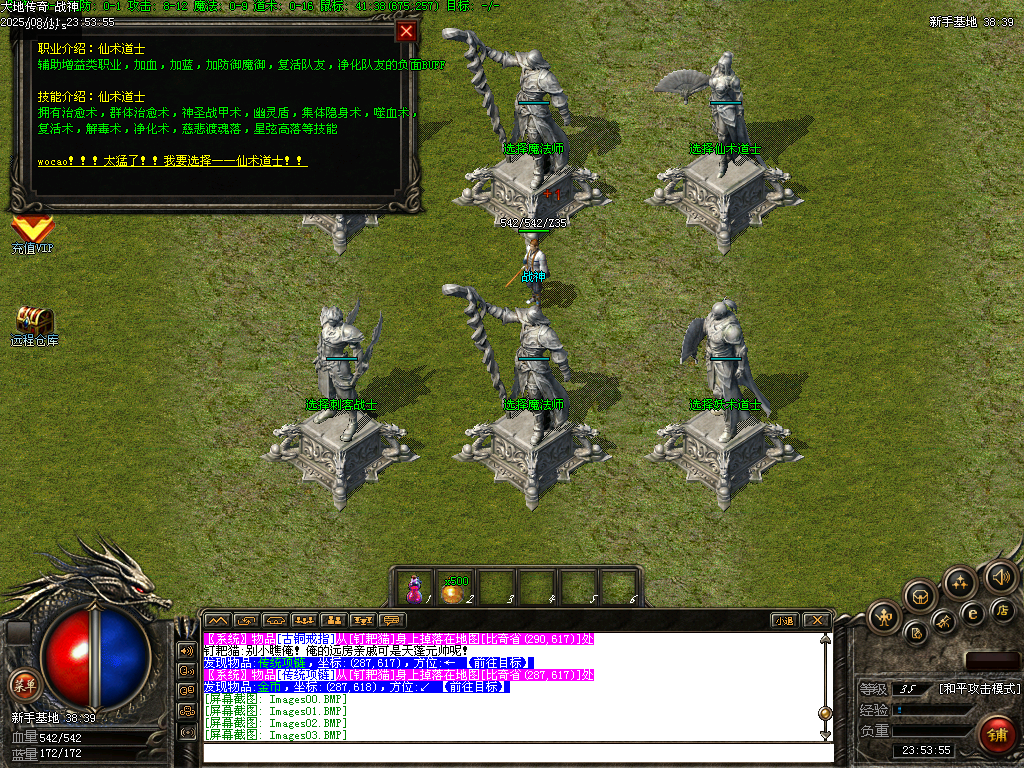Open the skills button with three stars

click(960, 583)
